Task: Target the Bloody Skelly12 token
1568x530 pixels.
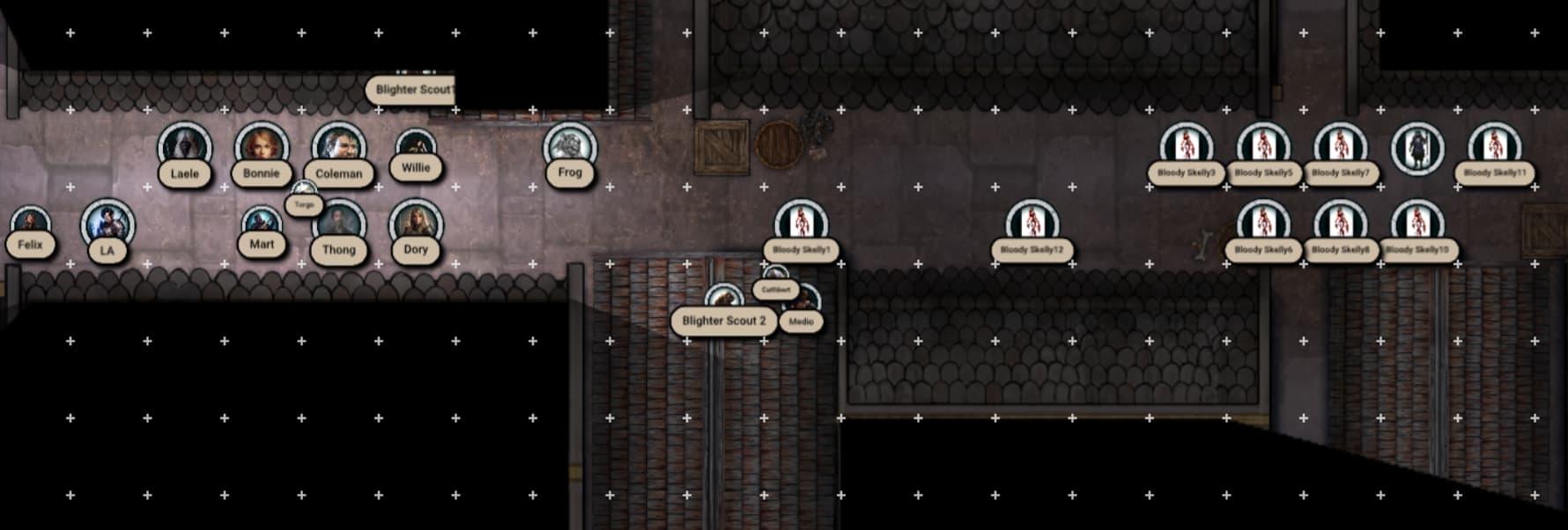Action: click(1032, 224)
